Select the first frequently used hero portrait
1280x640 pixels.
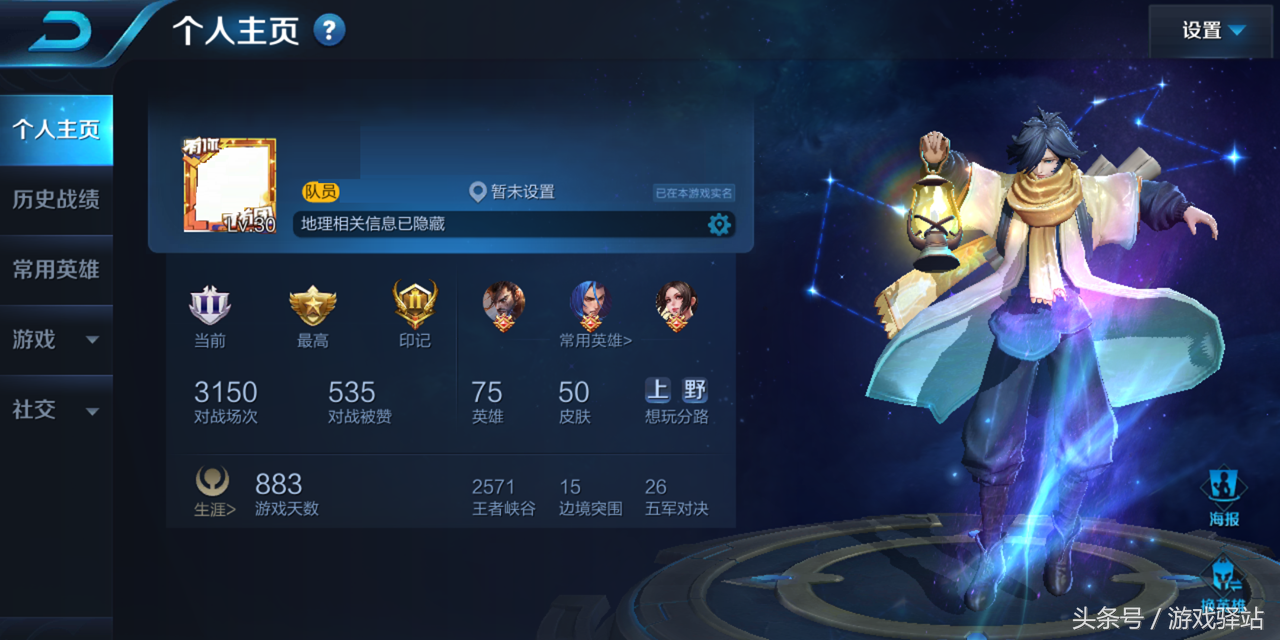504,304
